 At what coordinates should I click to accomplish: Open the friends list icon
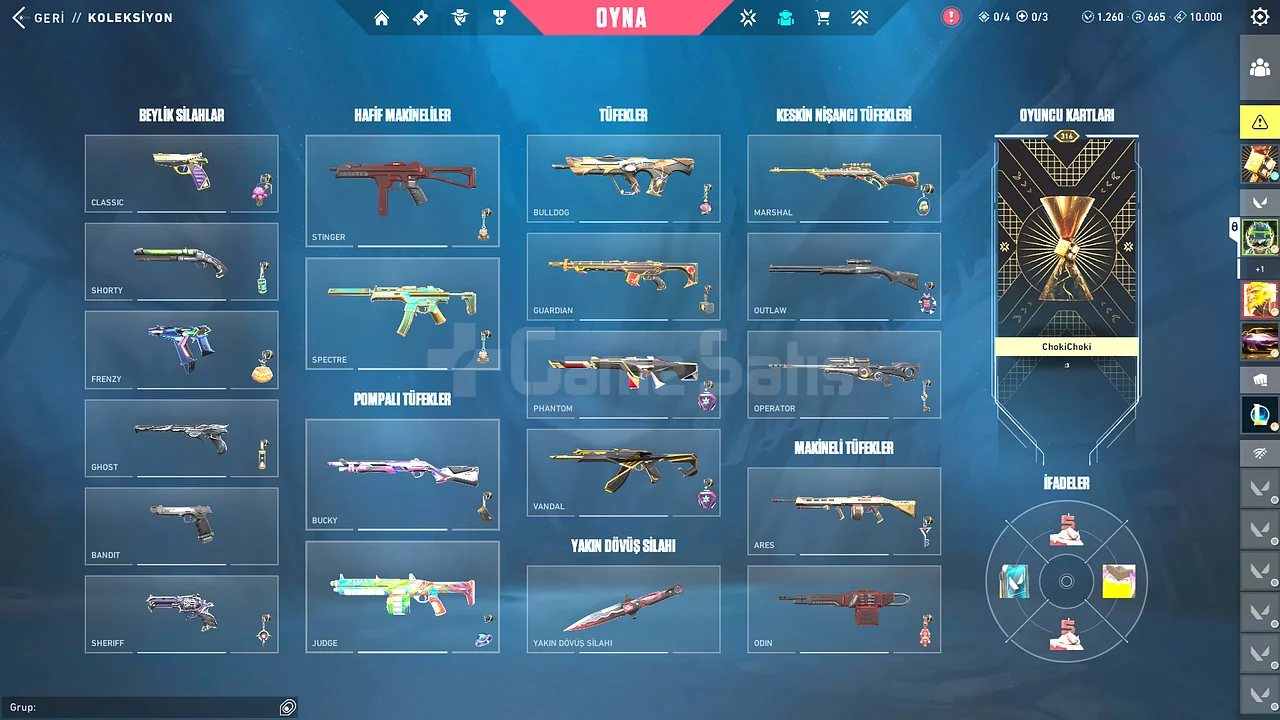(x=1260, y=68)
